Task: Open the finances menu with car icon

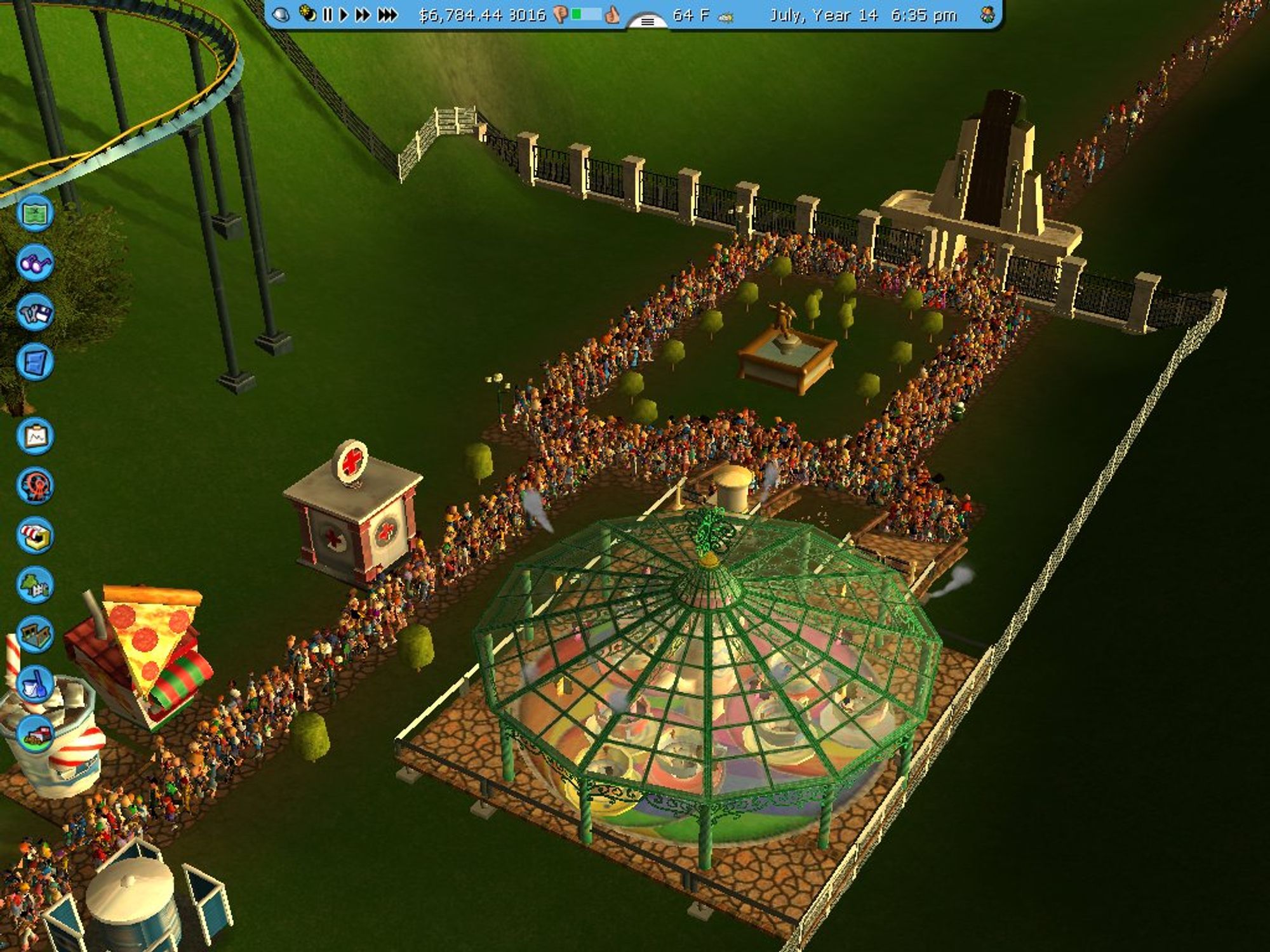Action: pos(35,734)
